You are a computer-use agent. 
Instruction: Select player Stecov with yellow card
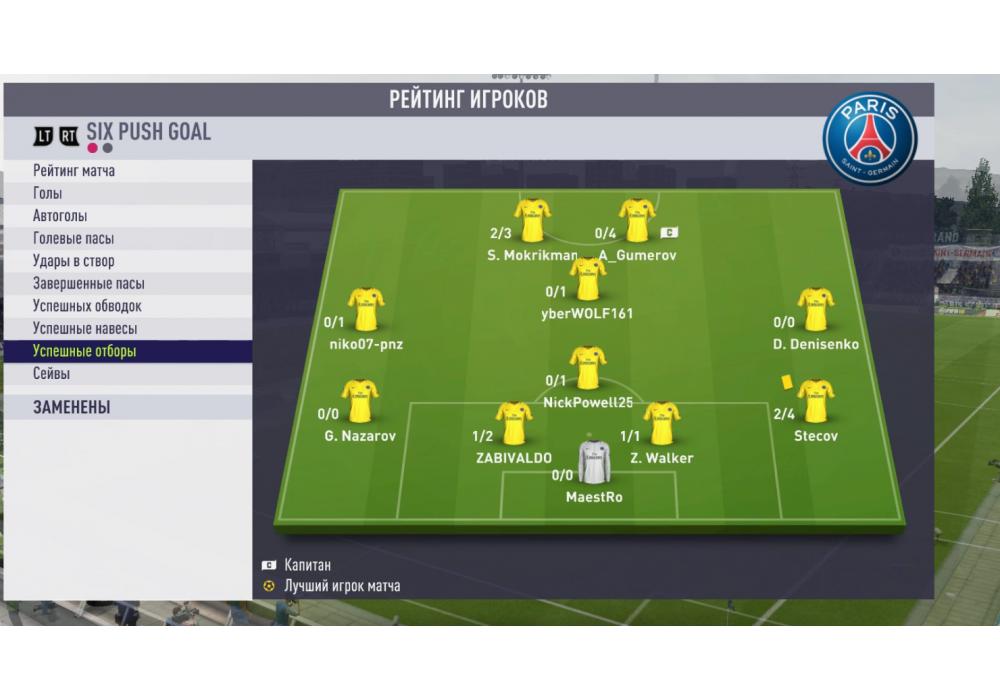[x=815, y=402]
